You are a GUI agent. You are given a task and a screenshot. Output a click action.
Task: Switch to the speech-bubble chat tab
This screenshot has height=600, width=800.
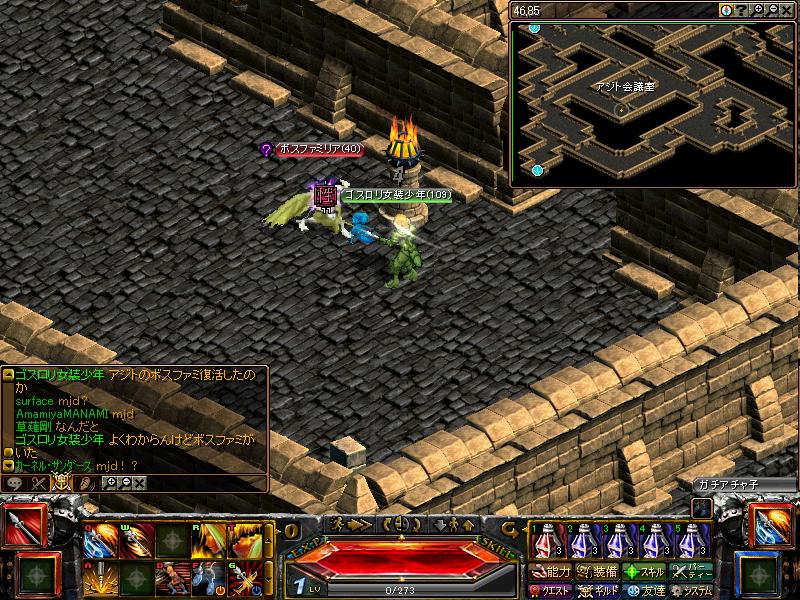(16, 483)
